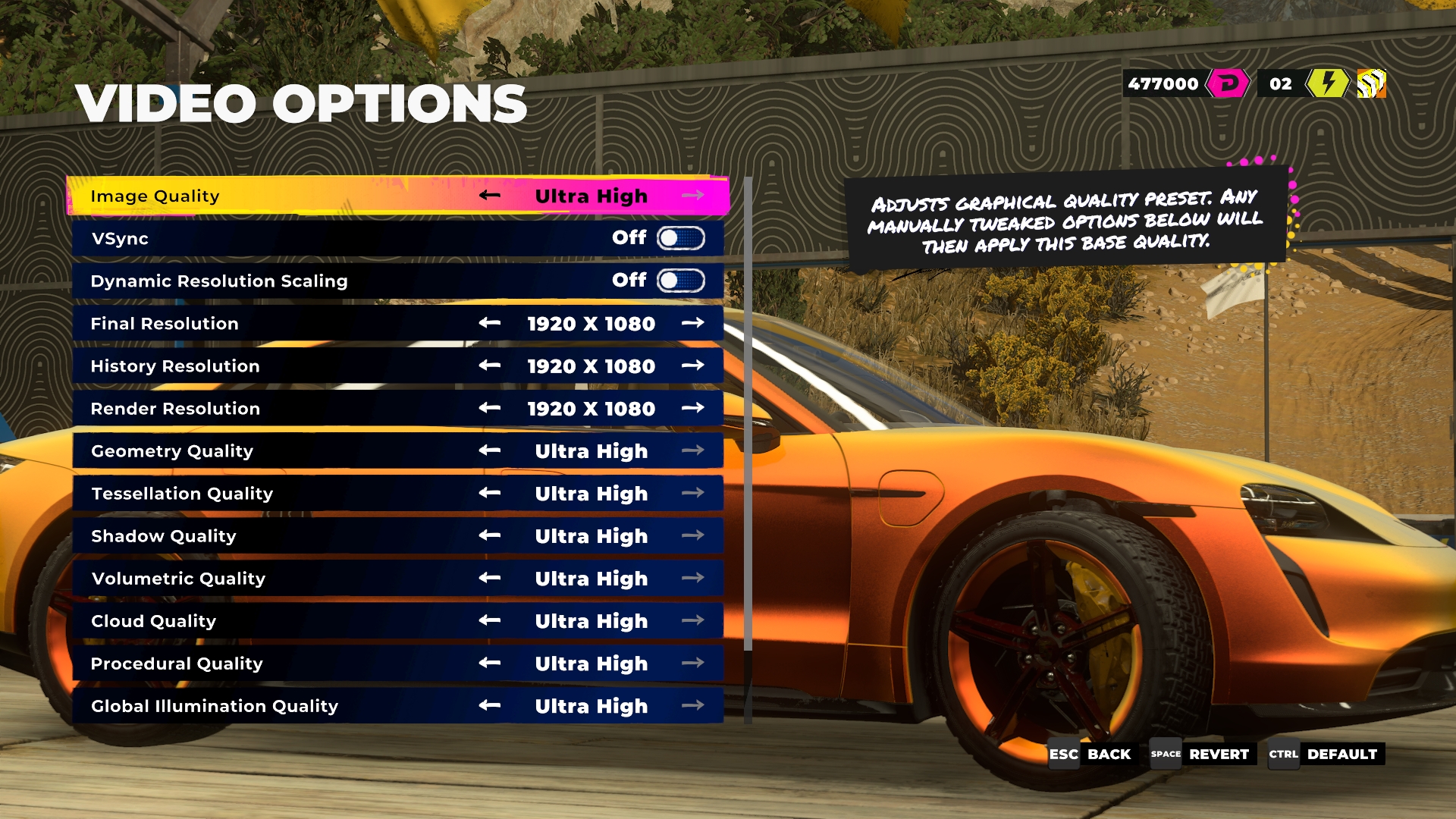Toggle the VSync switch

tap(680, 238)
